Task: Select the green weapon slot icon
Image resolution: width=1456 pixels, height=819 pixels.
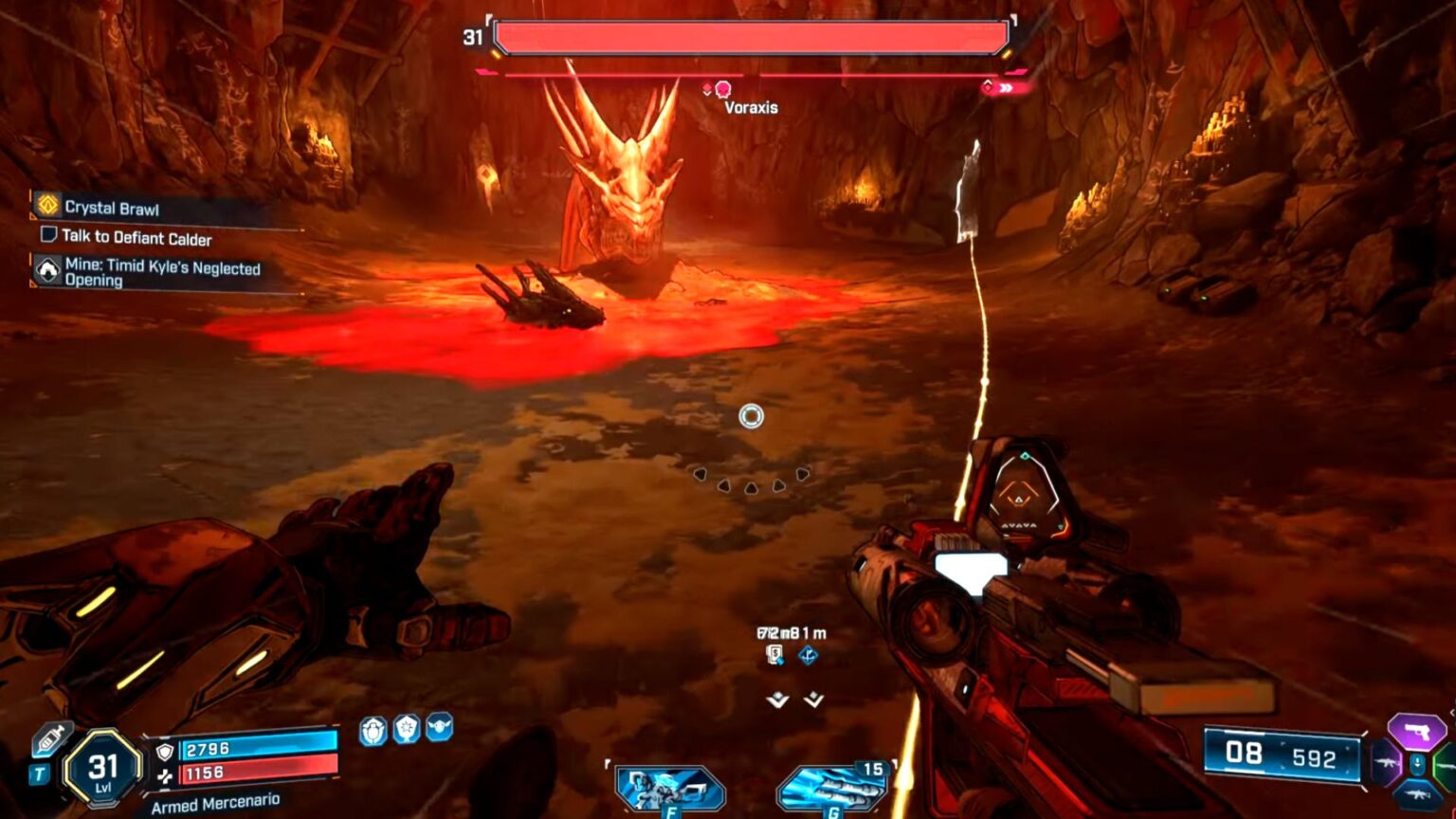Action: pos(1448,766)
